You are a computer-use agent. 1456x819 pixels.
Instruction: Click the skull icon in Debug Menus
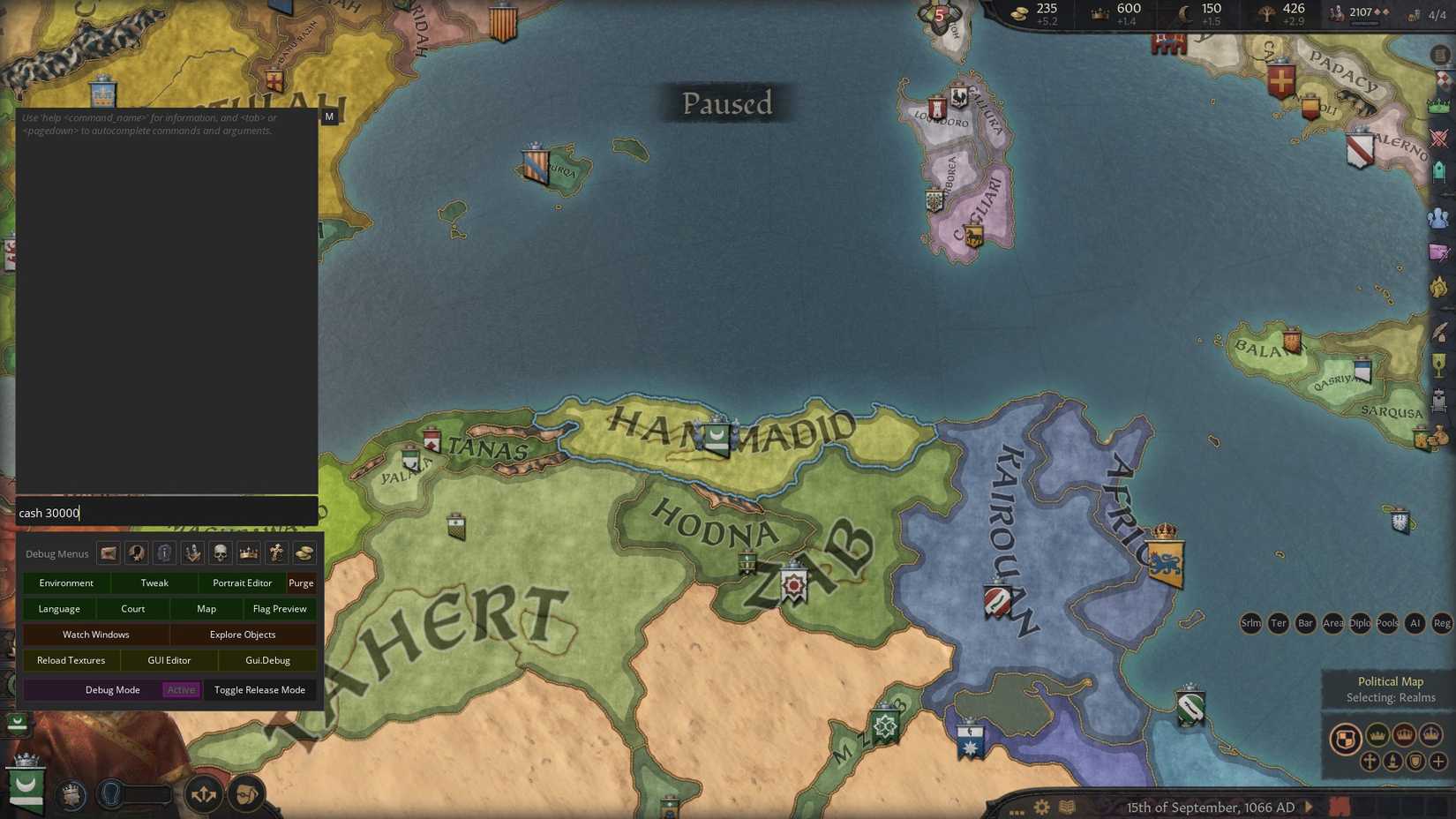click(x=220, y=553)
